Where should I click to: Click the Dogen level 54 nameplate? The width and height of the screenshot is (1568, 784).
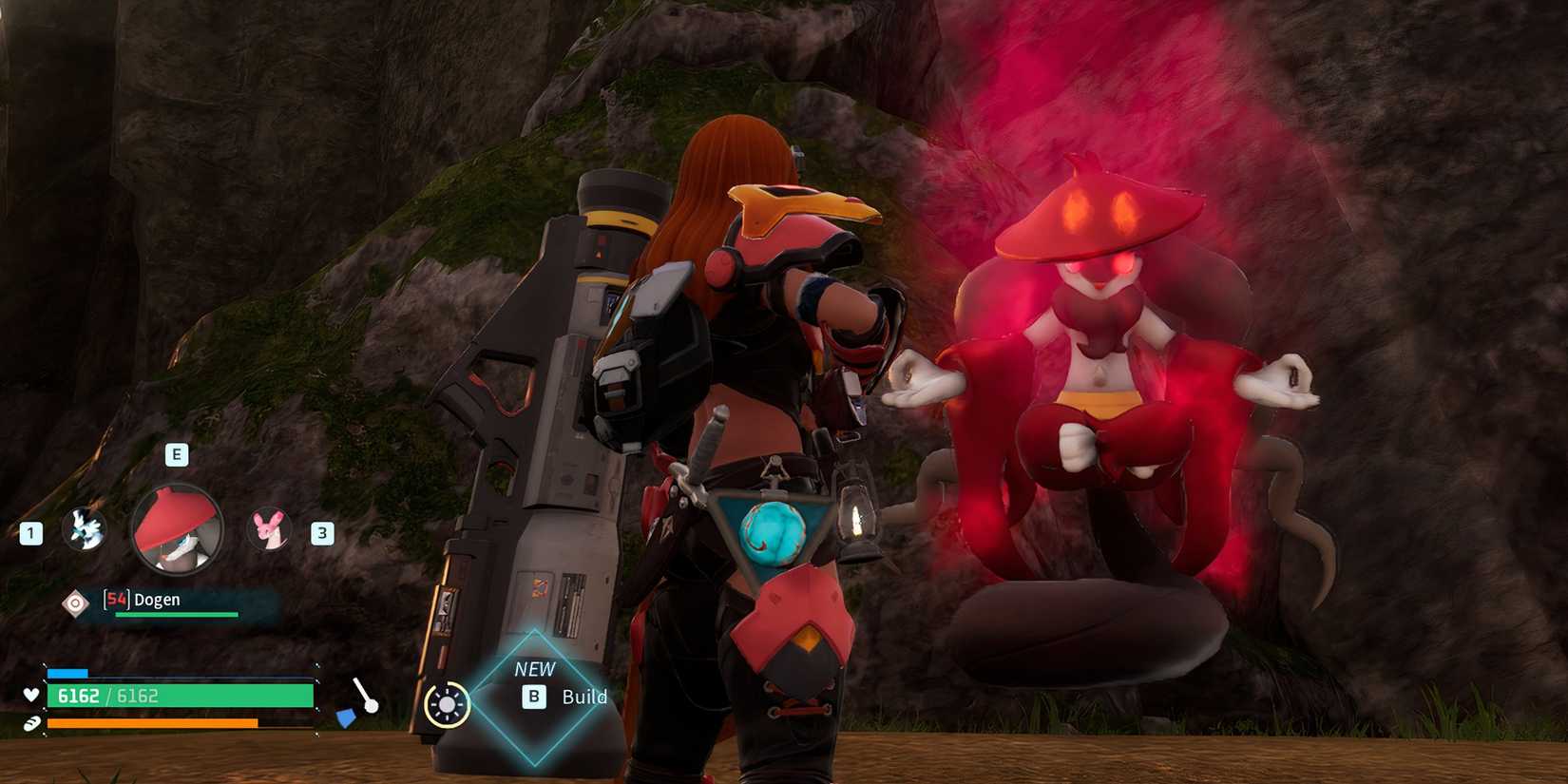tap(157, 600)
